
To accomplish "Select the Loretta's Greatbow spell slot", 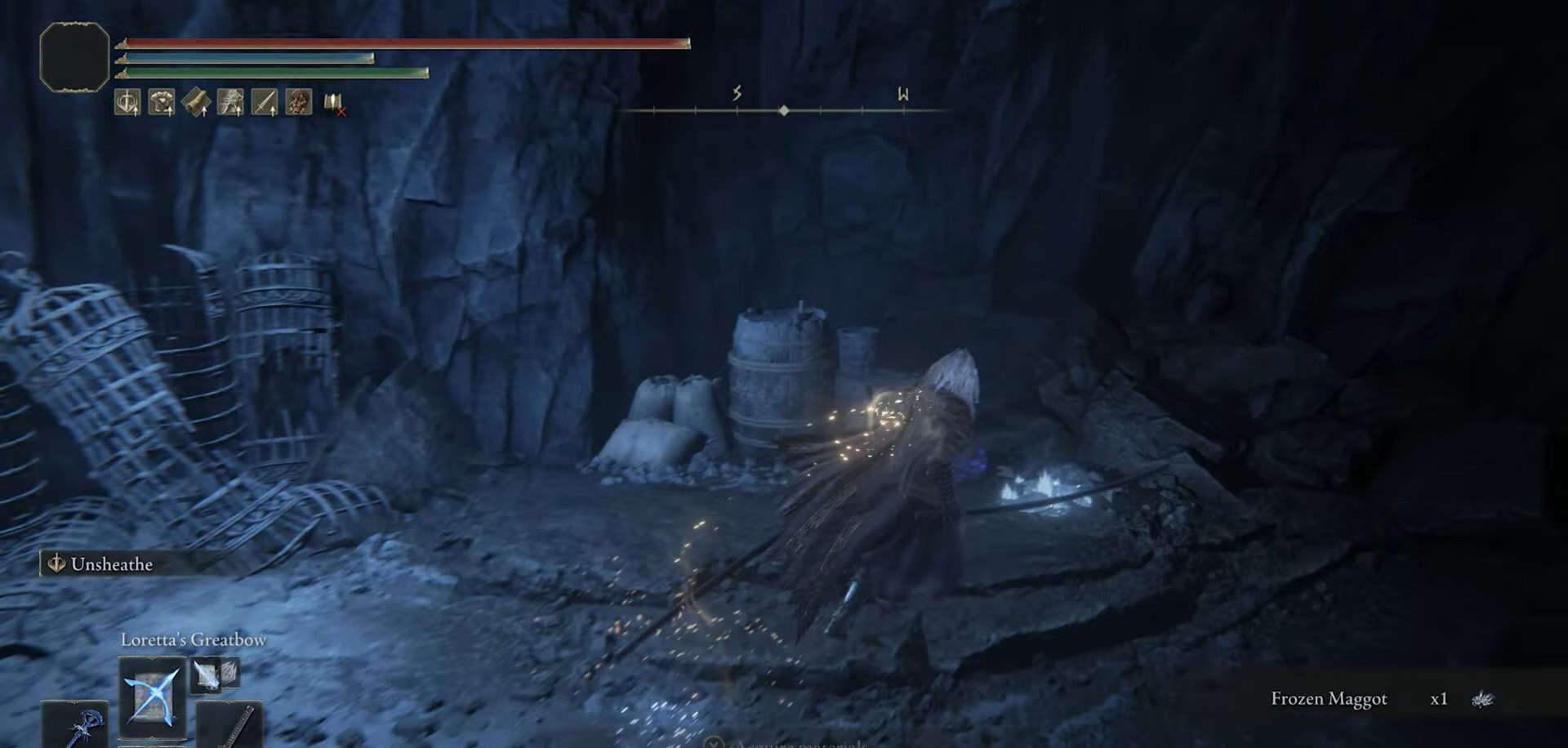I will [152, 697].
